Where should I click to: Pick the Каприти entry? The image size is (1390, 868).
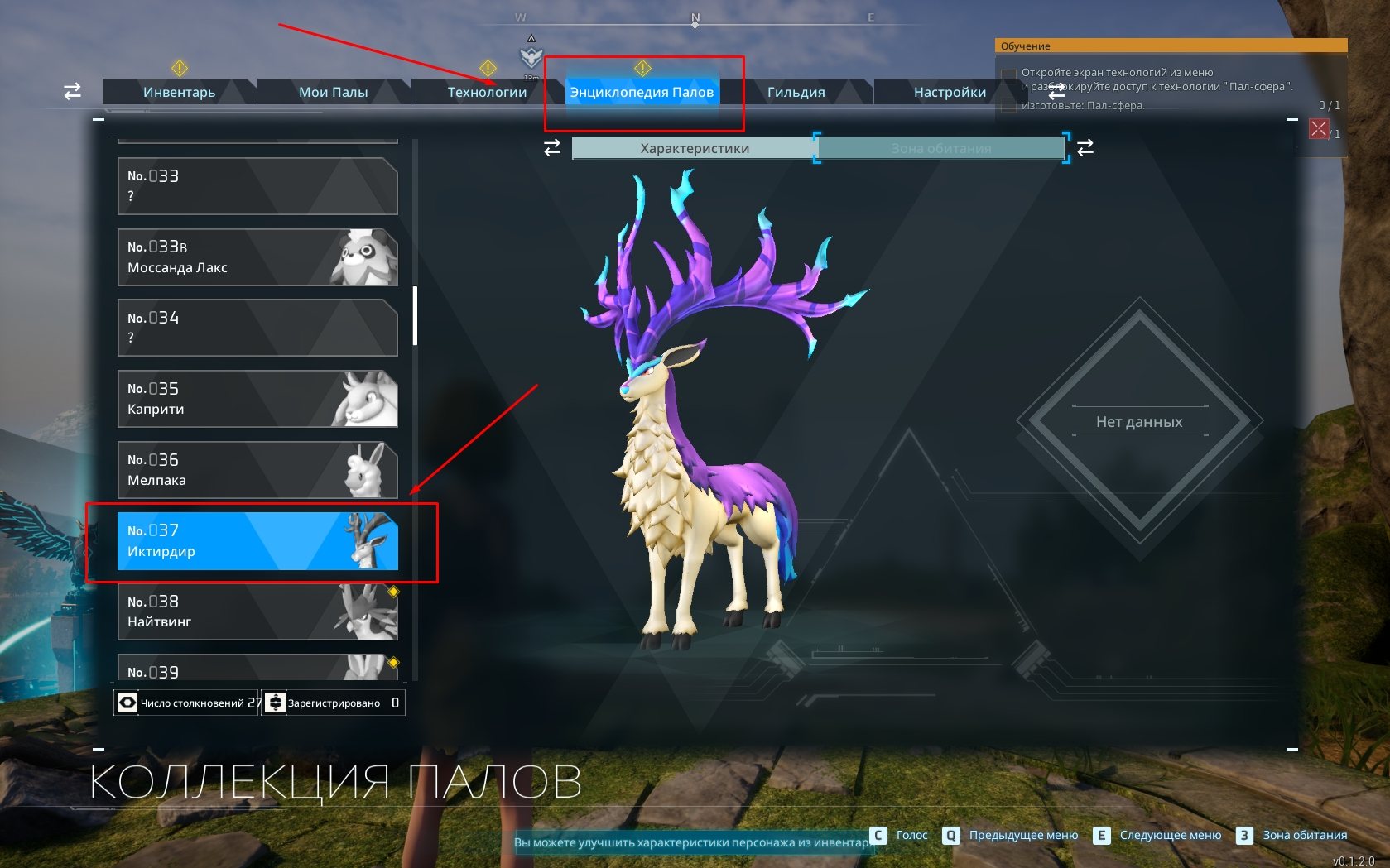[257, 399]
